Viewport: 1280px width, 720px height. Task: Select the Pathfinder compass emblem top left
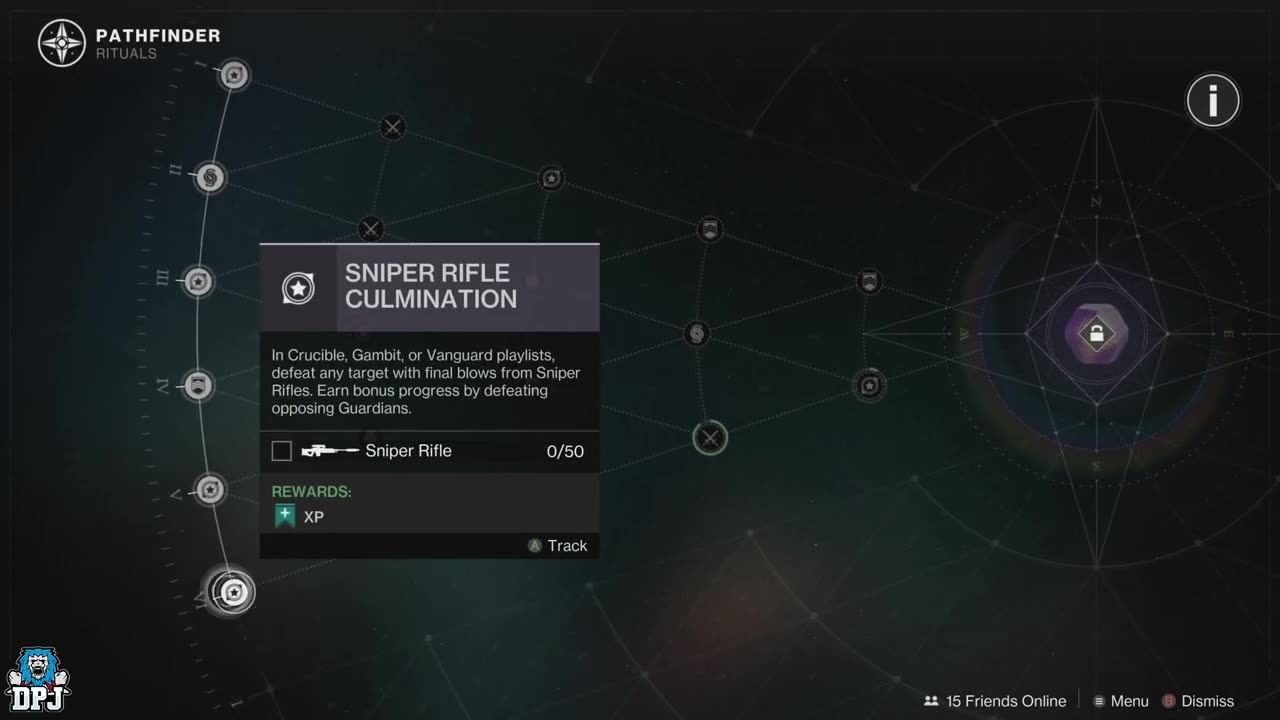[62, 43]
